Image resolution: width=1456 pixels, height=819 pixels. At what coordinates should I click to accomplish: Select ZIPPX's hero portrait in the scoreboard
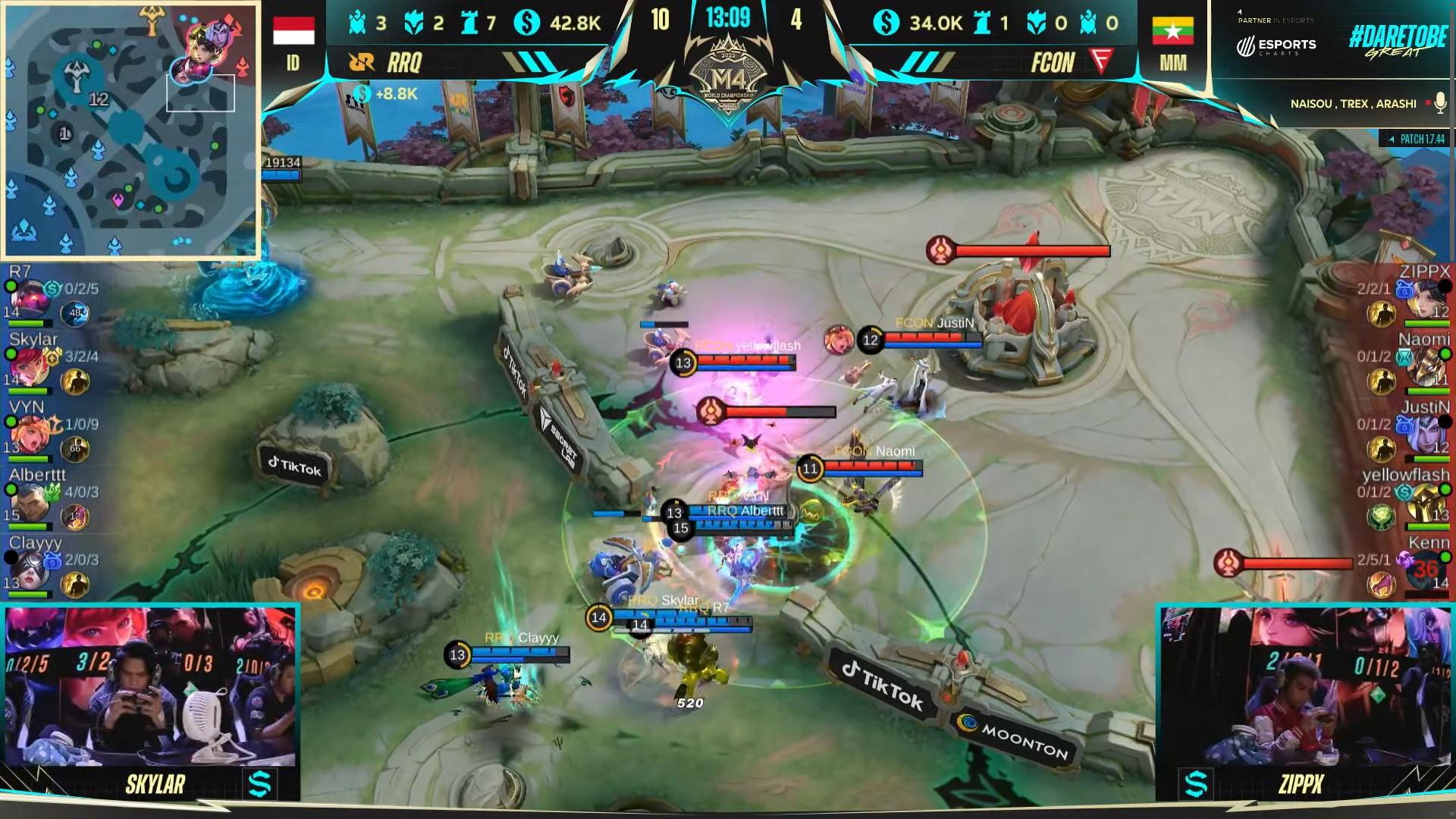tap(1427, 299)
